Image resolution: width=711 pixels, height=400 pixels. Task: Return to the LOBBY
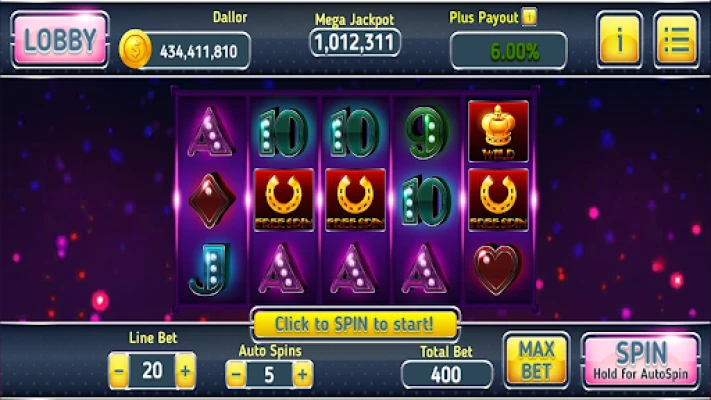coord(60,40)
